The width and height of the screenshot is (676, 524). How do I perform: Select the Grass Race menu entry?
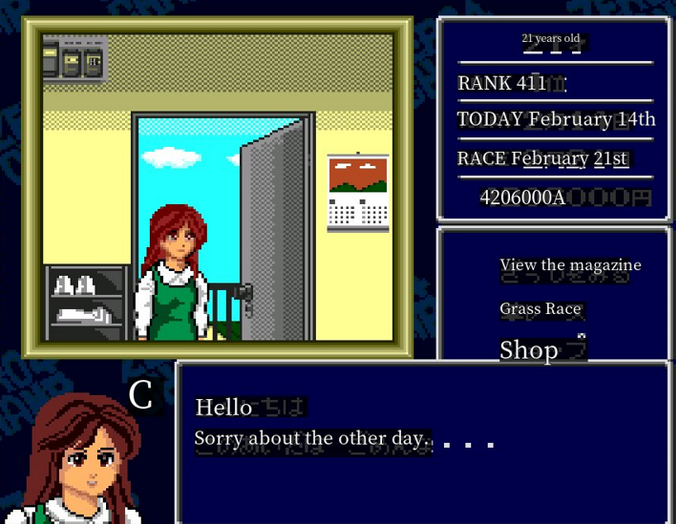click(541, 309)
